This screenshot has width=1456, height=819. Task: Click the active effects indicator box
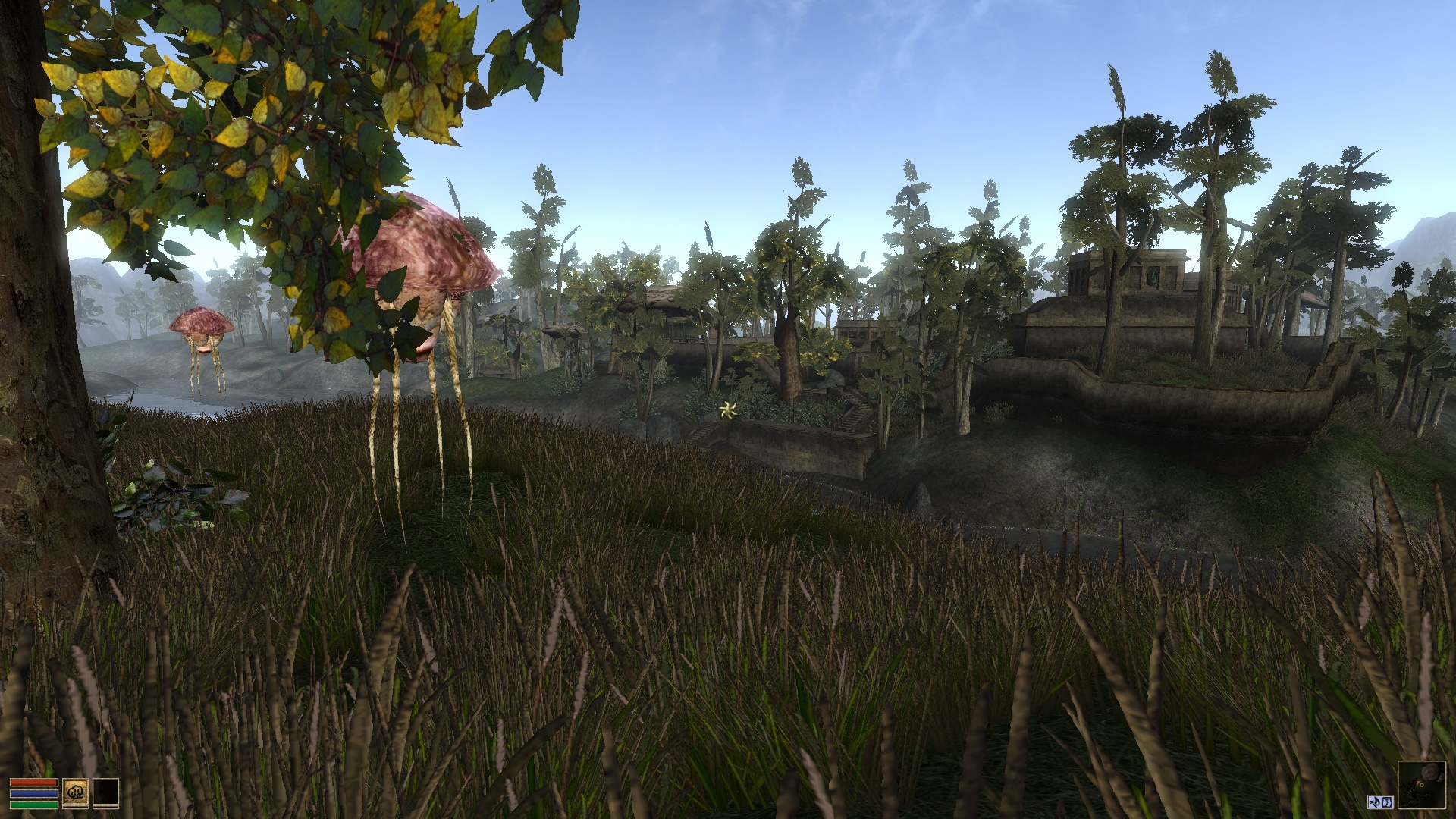1380,802
